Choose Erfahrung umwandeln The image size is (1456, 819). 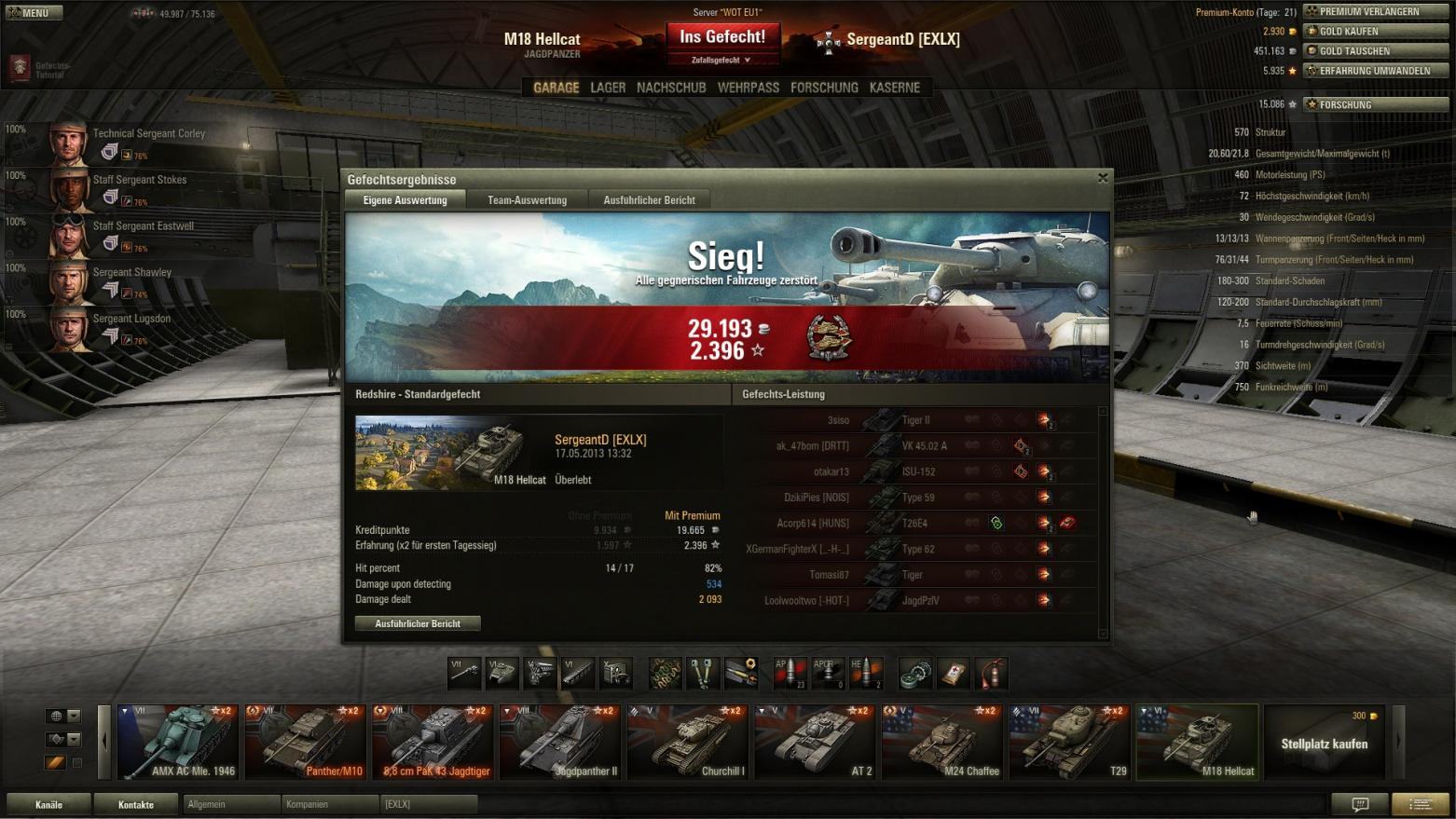point(1375,71)
